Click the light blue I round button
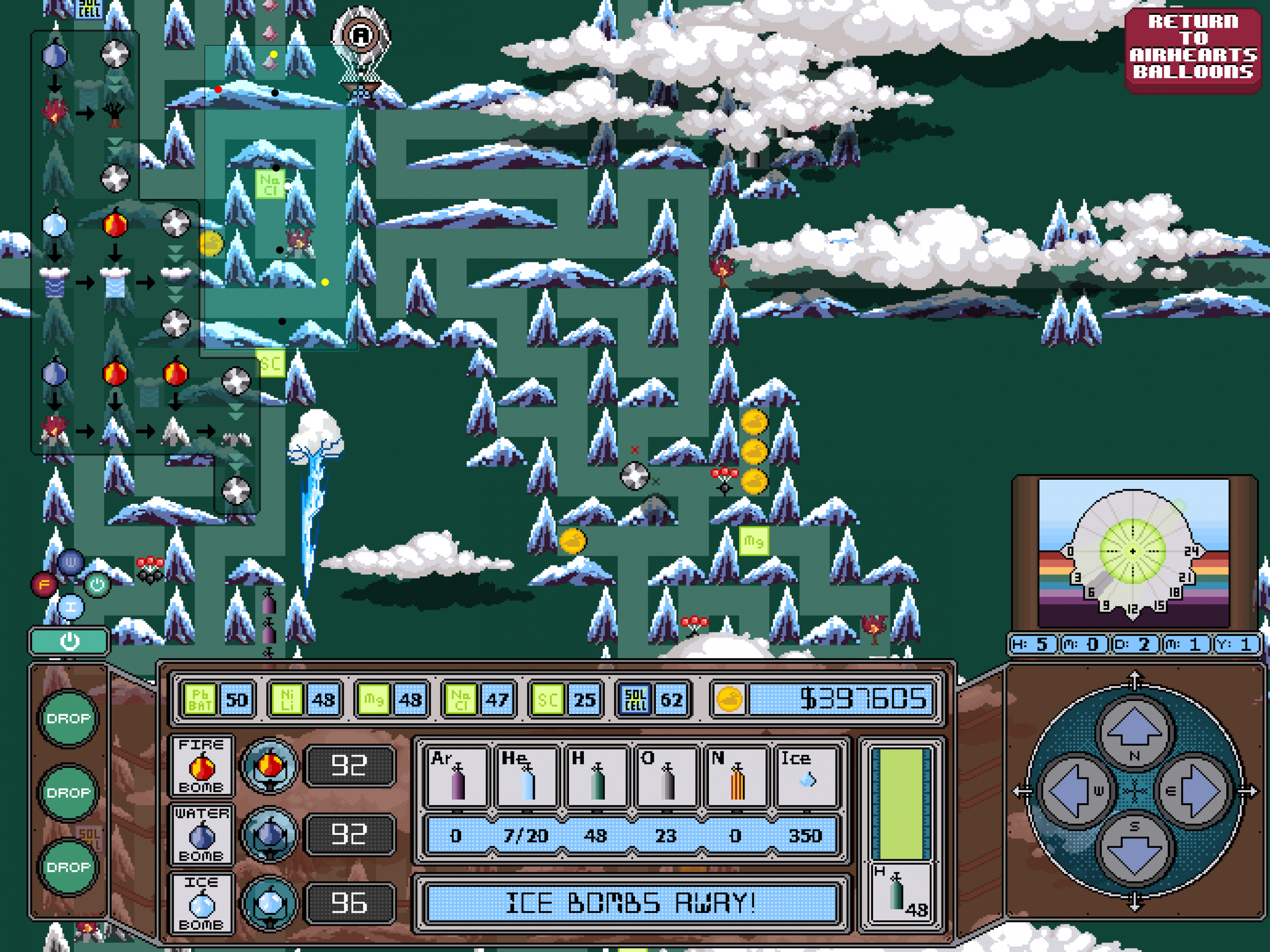This screenshot has width=1270, height=952. tap(71, 607)
